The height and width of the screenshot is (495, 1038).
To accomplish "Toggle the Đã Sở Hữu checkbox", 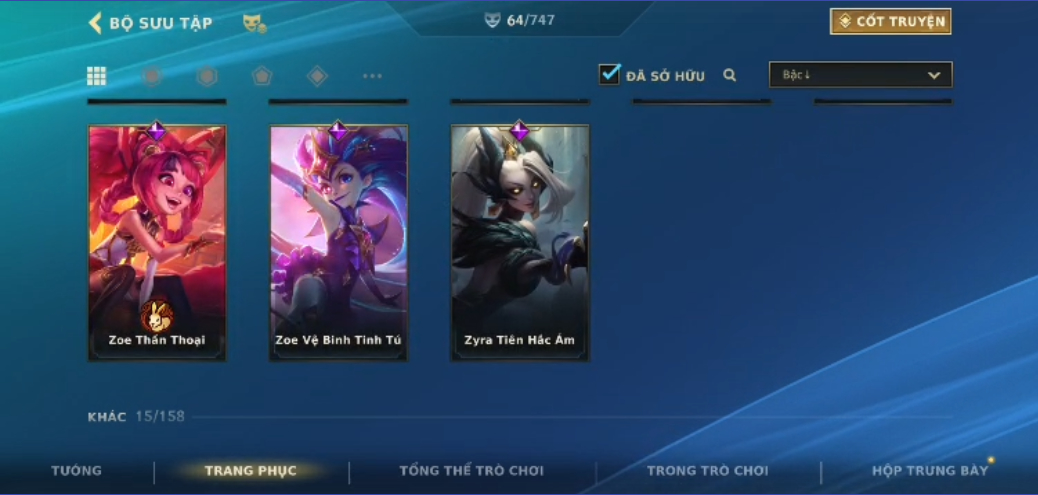I will click(609, 75).
